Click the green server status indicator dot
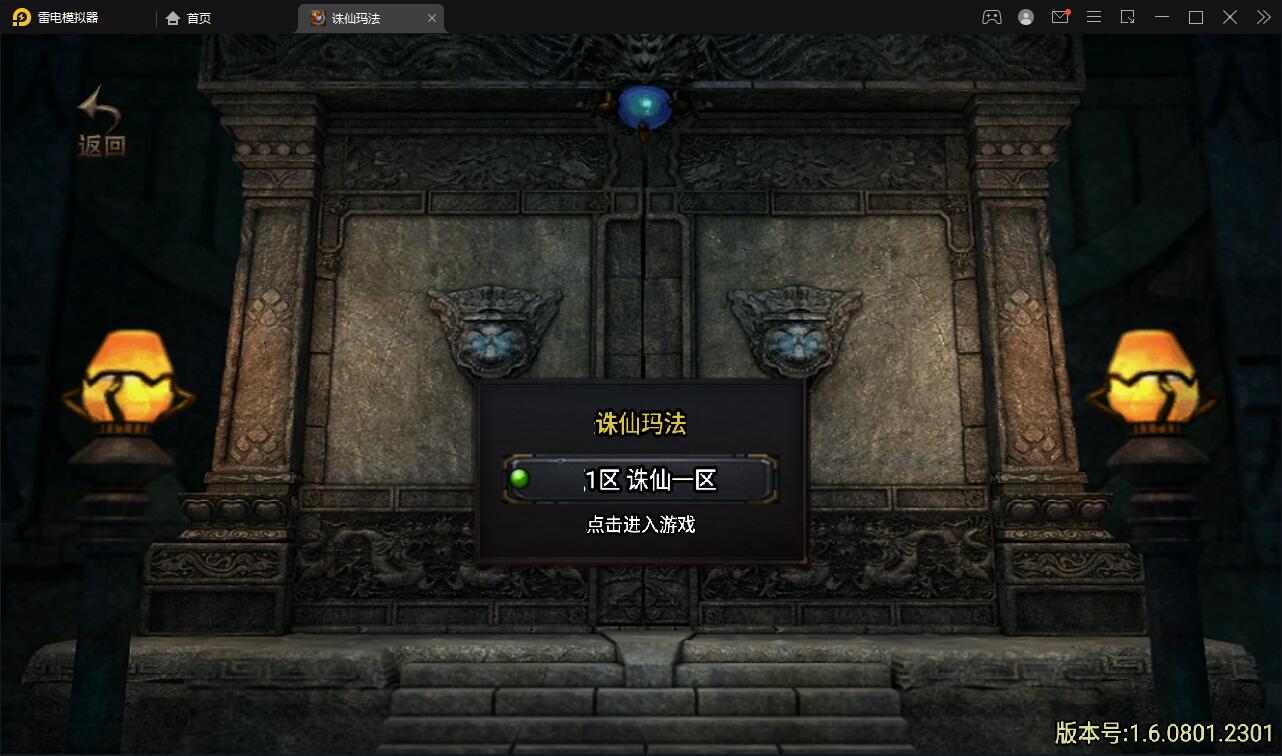1282x756 pixels. [518, 479]
